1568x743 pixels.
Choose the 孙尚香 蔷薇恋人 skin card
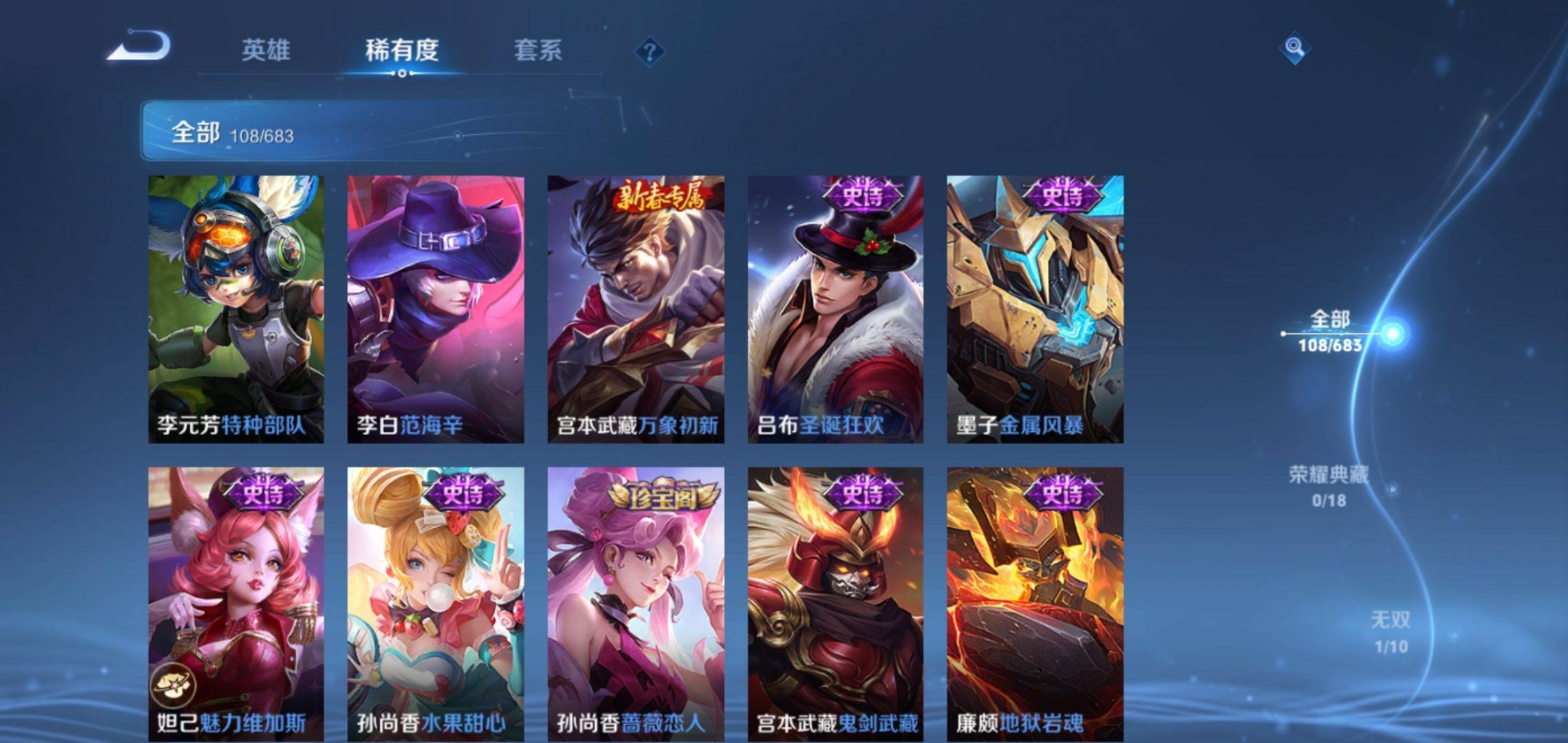coord(635,603)
